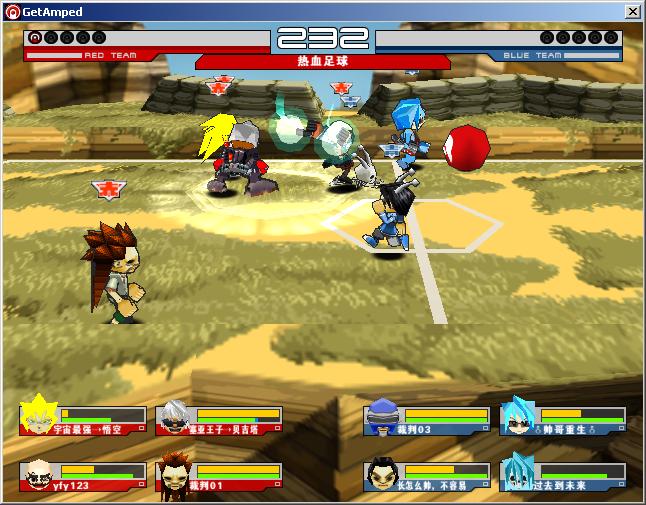
Task: Select the 王子→贝吉塔 player panel
Action: tap(219, 419)
